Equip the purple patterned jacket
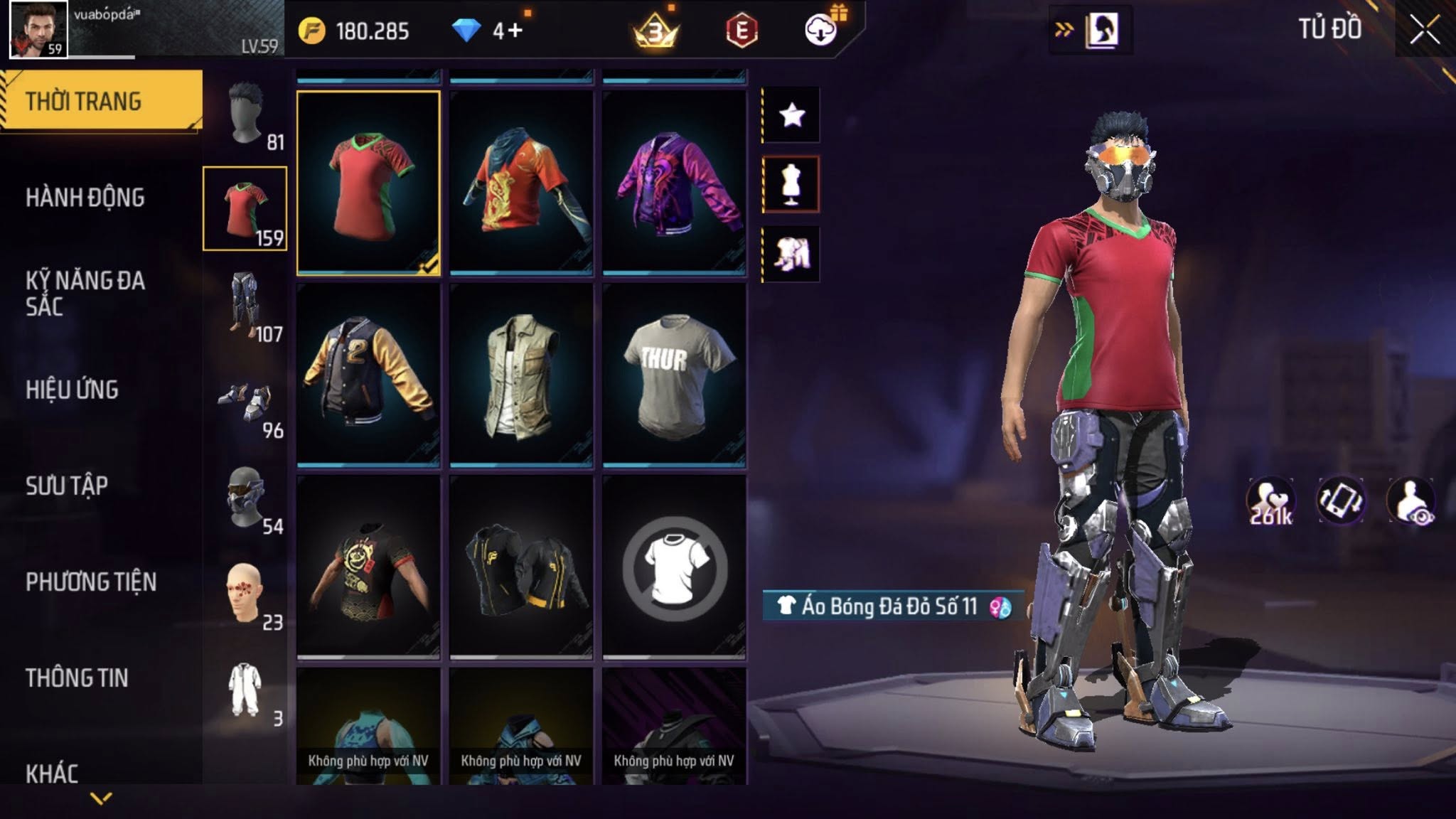The height and width of the screenshot is (819, 1456). (674, 182)
